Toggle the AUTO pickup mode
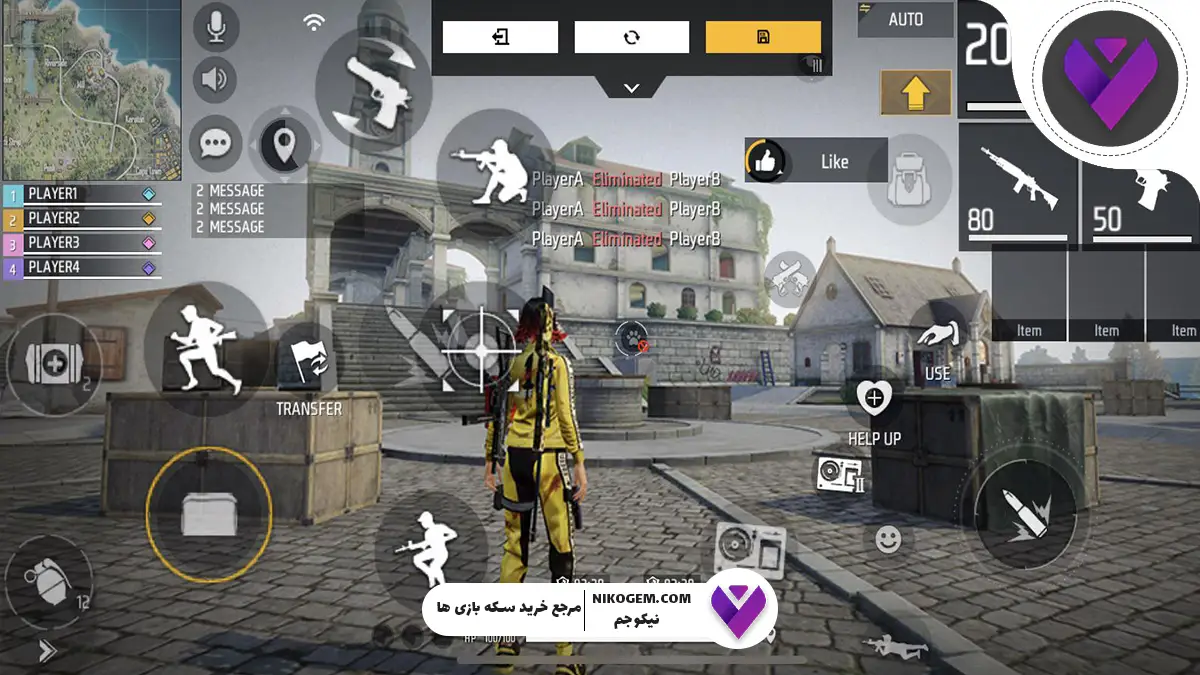1200x675 pixels. click(904, 19)
